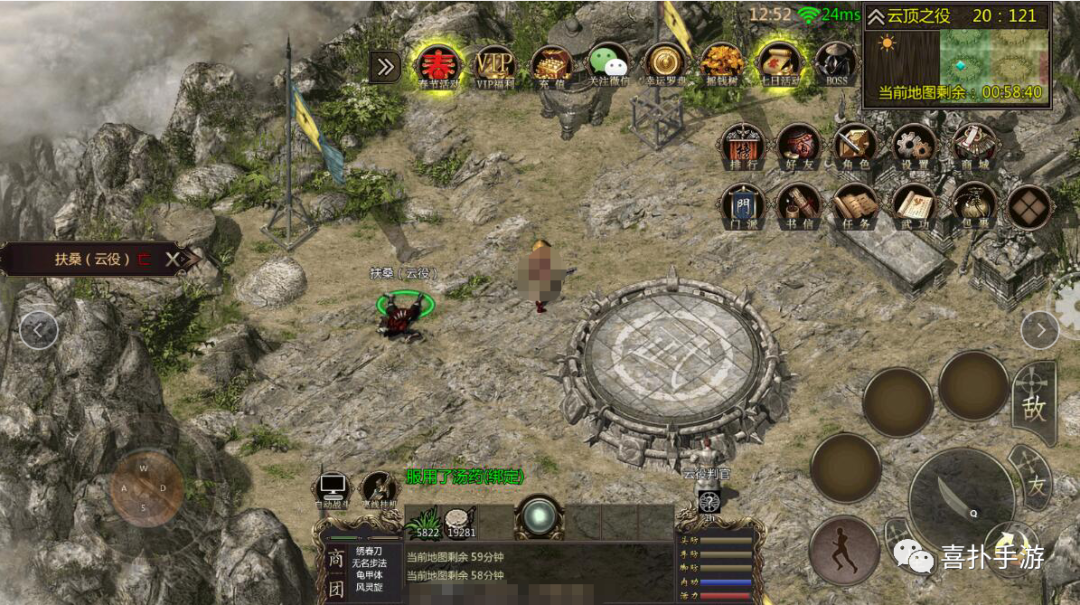Open the 商城 shop menu
Viewport: 1080px width, 605px height.
[x=972, y=146]
